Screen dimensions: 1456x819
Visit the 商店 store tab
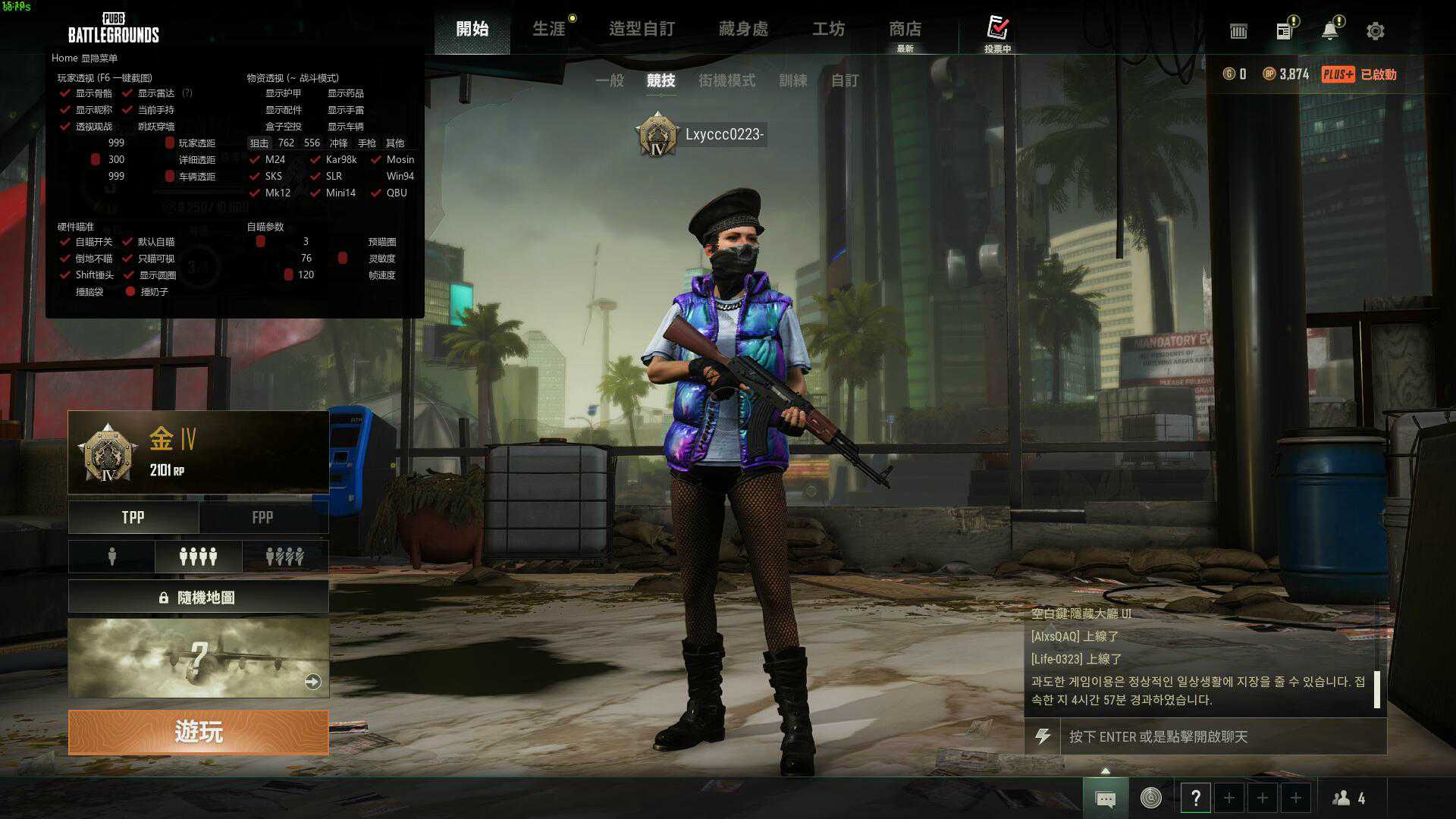point(905,29)
